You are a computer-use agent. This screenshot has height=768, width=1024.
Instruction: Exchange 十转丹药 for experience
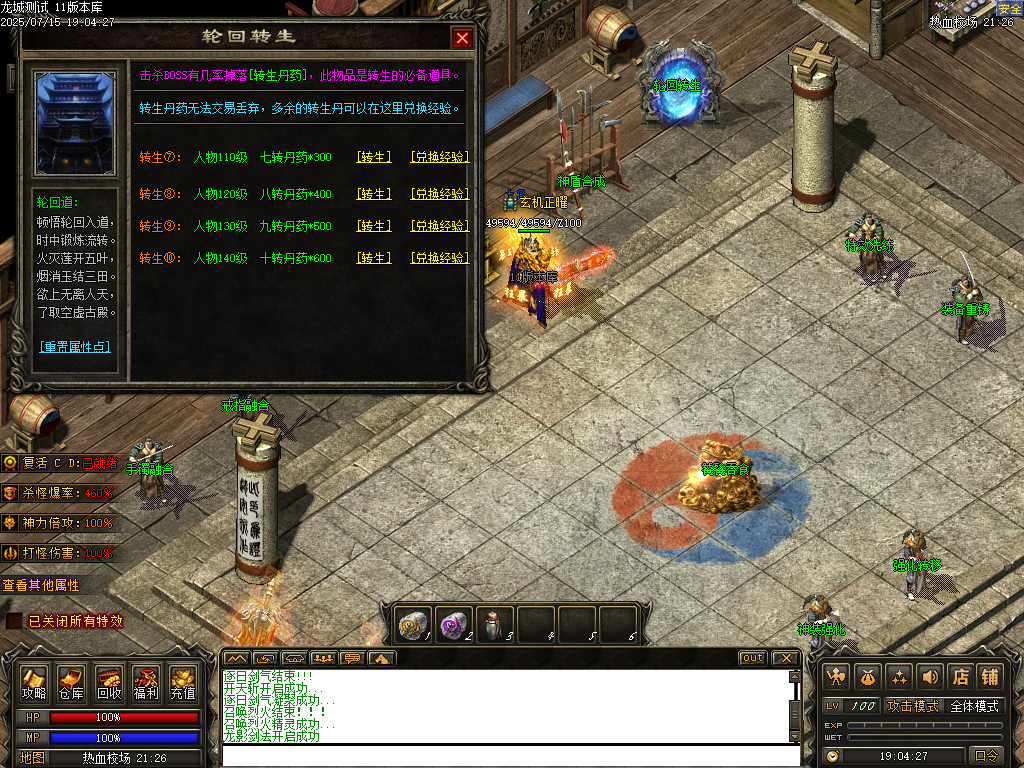pos(439,258)
